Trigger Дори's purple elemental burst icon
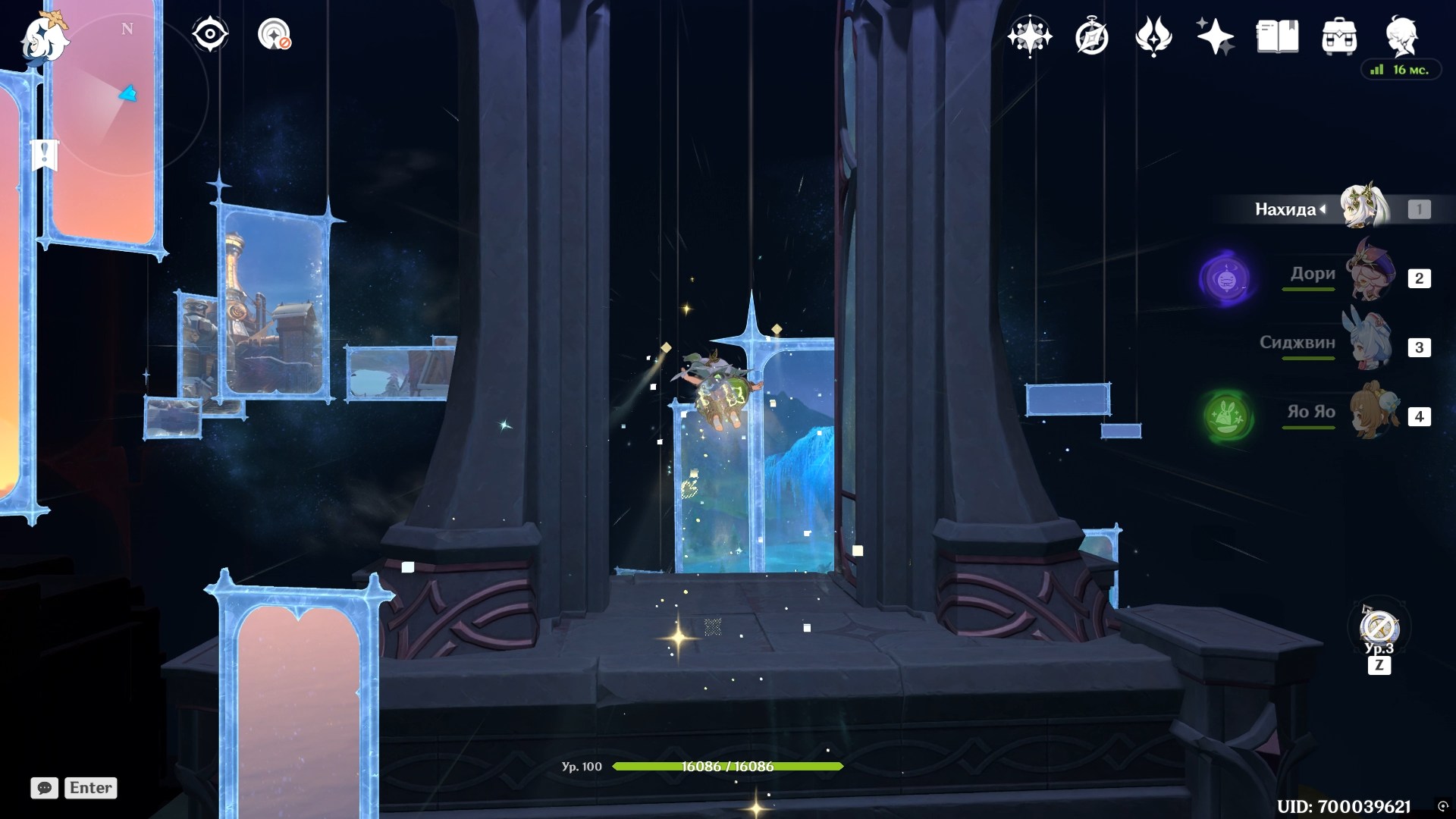This screenshot has height=819, width=1456. click(1225, 280)
